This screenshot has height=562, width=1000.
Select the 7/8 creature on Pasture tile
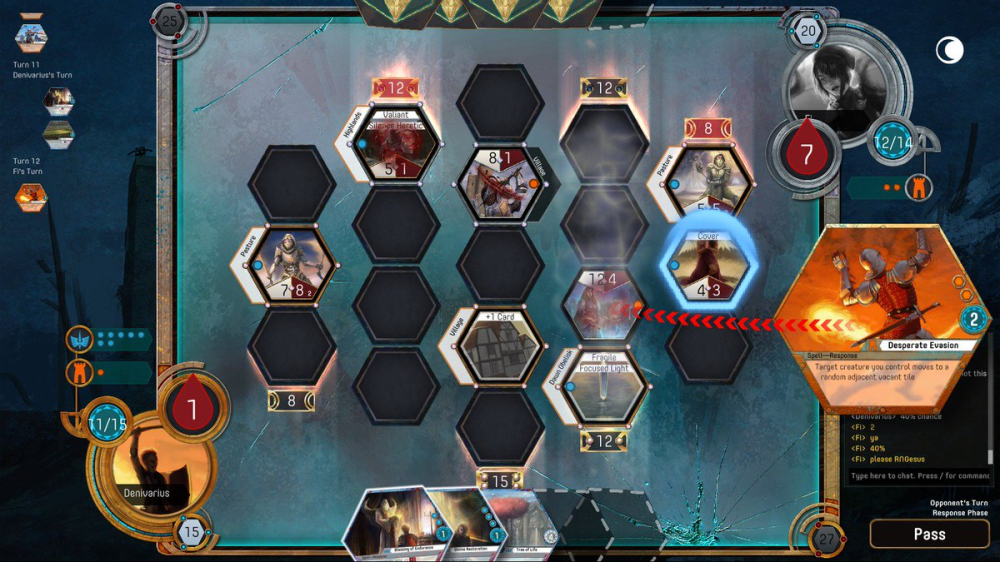(293, 265)
